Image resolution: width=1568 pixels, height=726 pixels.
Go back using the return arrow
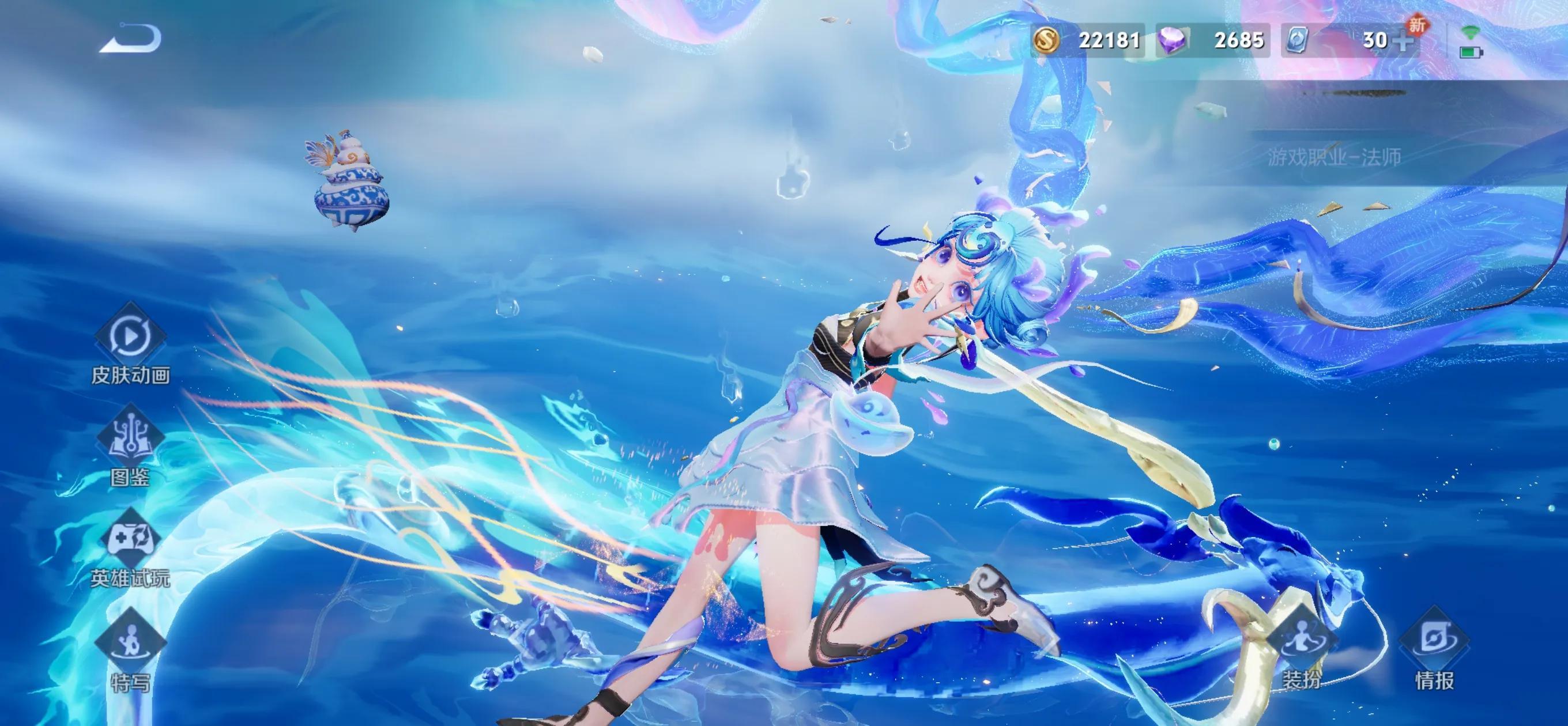coord(130,39)
